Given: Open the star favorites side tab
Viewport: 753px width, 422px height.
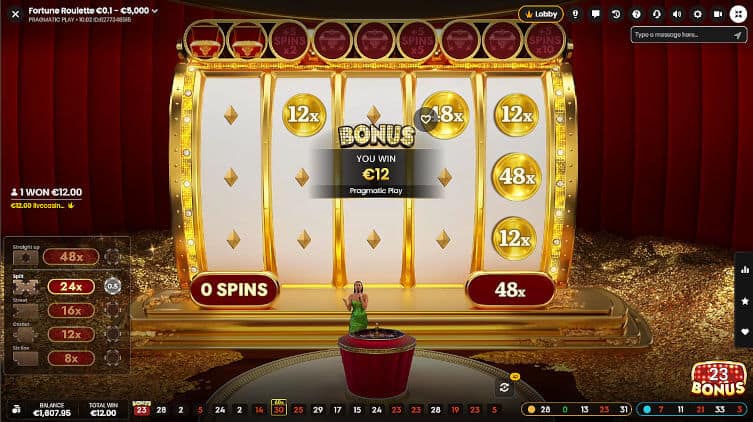Looking at the screenshot, I should tap(744, 300).
